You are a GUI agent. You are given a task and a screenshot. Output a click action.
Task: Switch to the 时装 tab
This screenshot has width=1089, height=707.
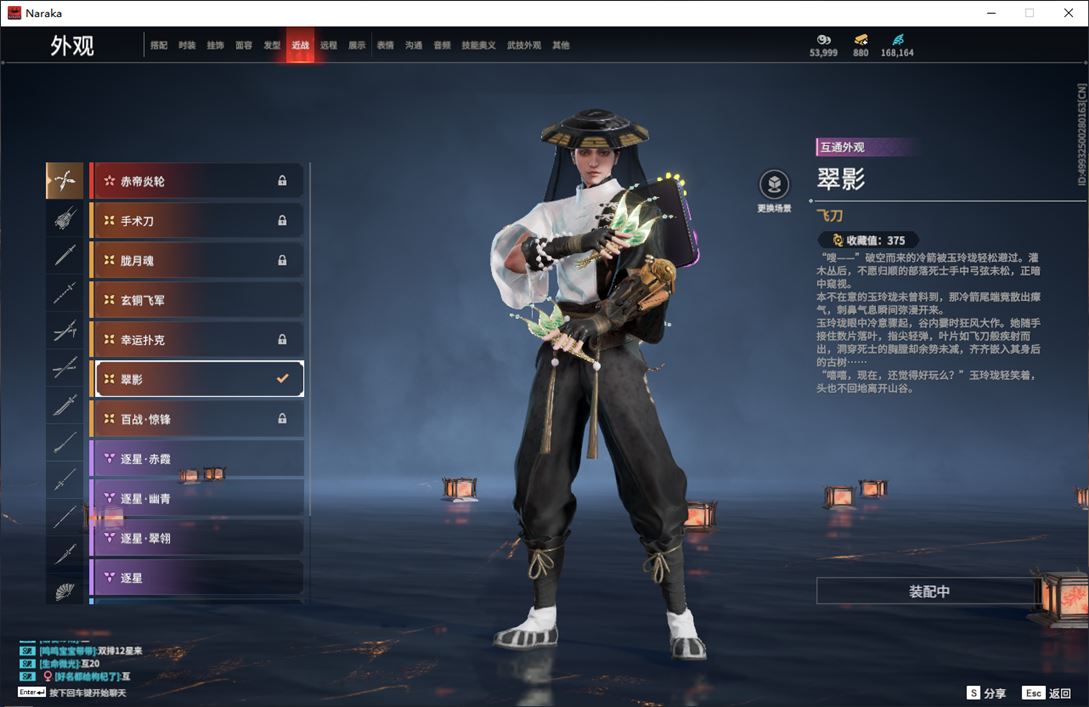187,46
